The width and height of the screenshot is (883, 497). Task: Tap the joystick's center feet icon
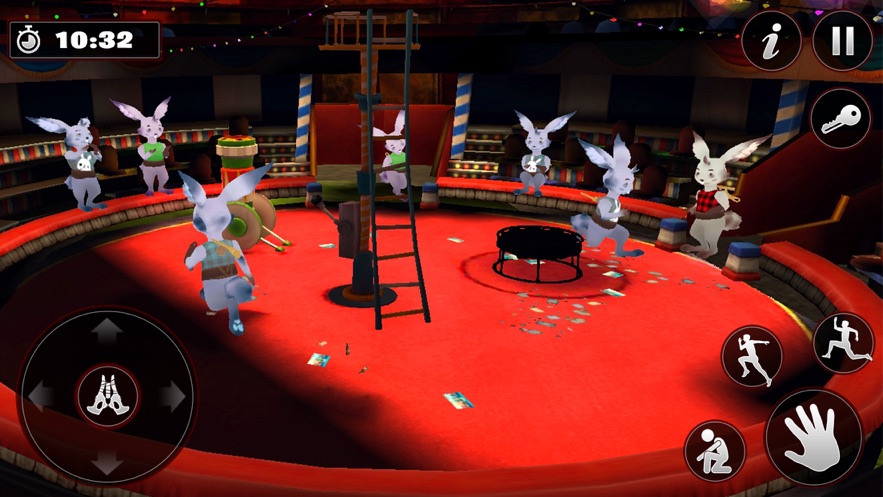click(107, 397)
